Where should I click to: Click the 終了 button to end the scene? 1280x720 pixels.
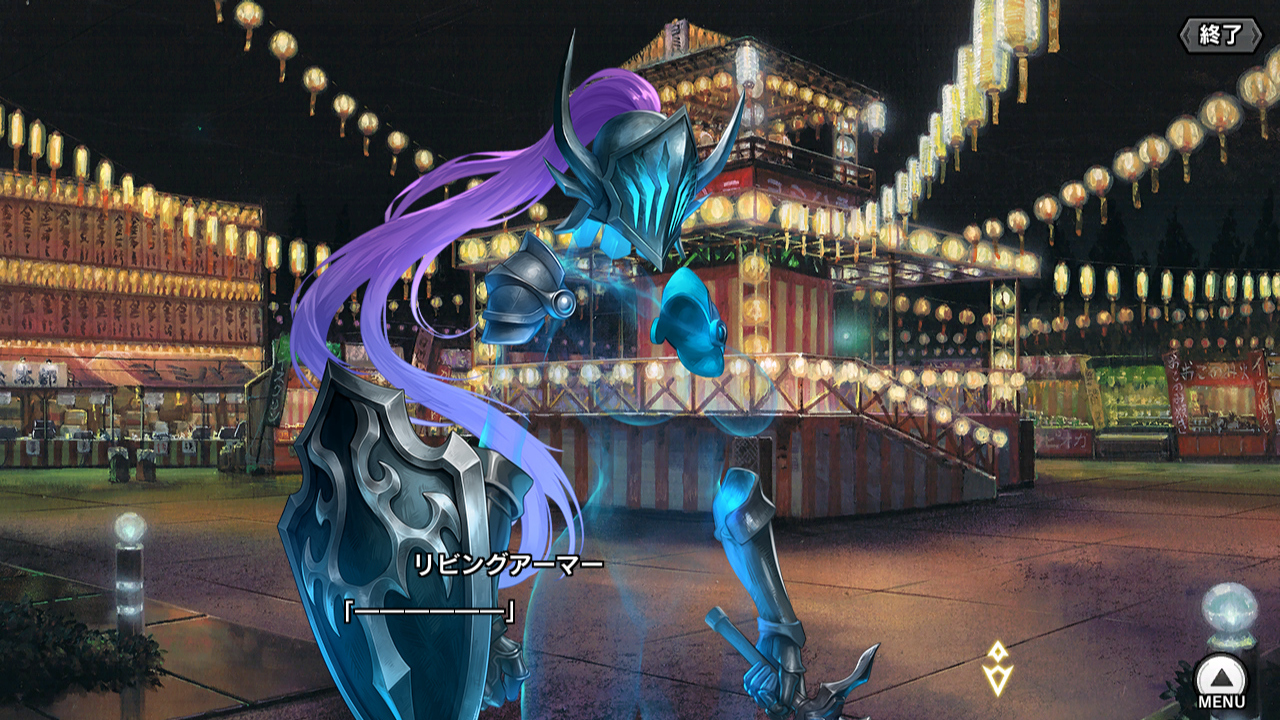1219,35
